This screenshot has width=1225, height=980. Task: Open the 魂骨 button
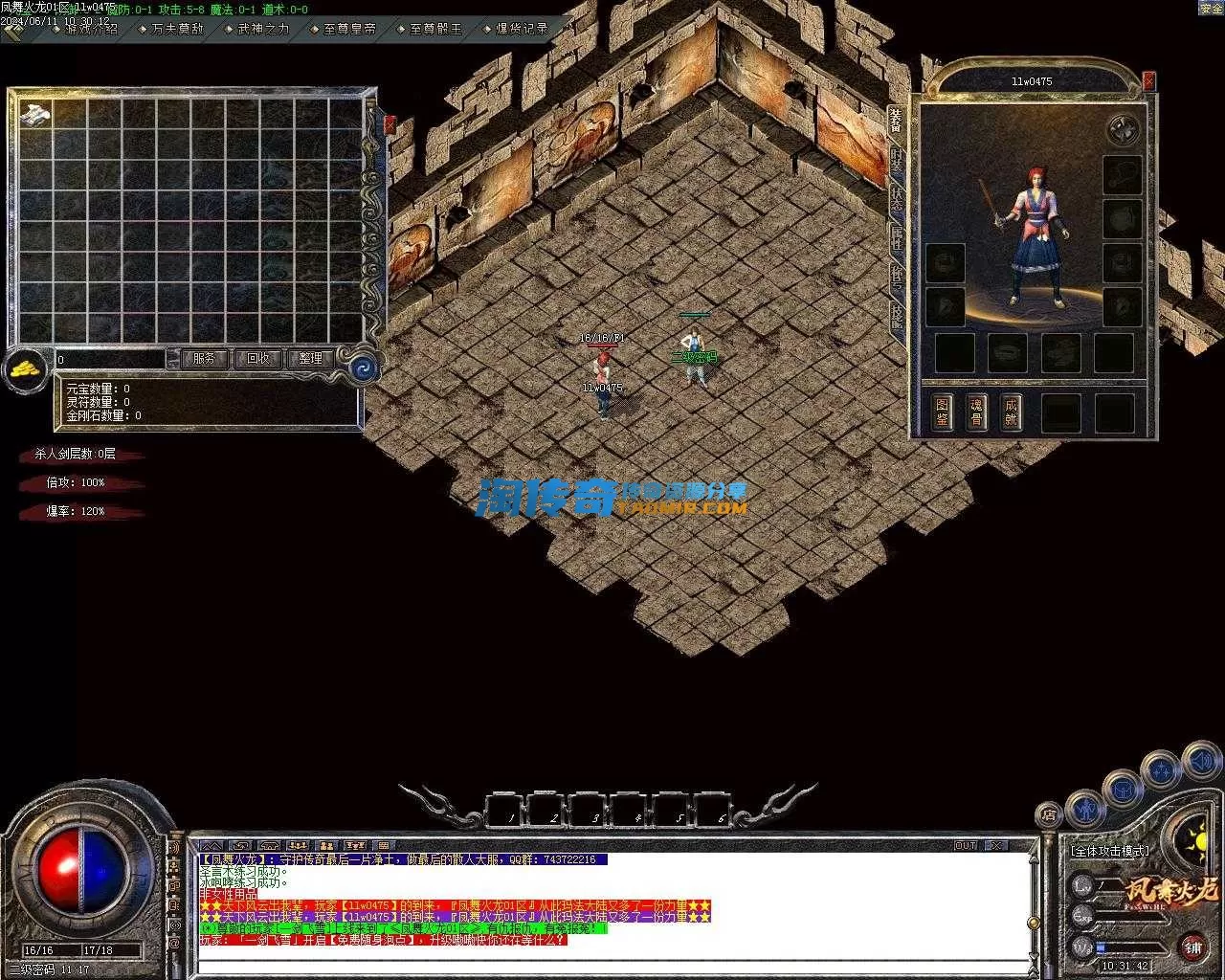coord(976,412)
